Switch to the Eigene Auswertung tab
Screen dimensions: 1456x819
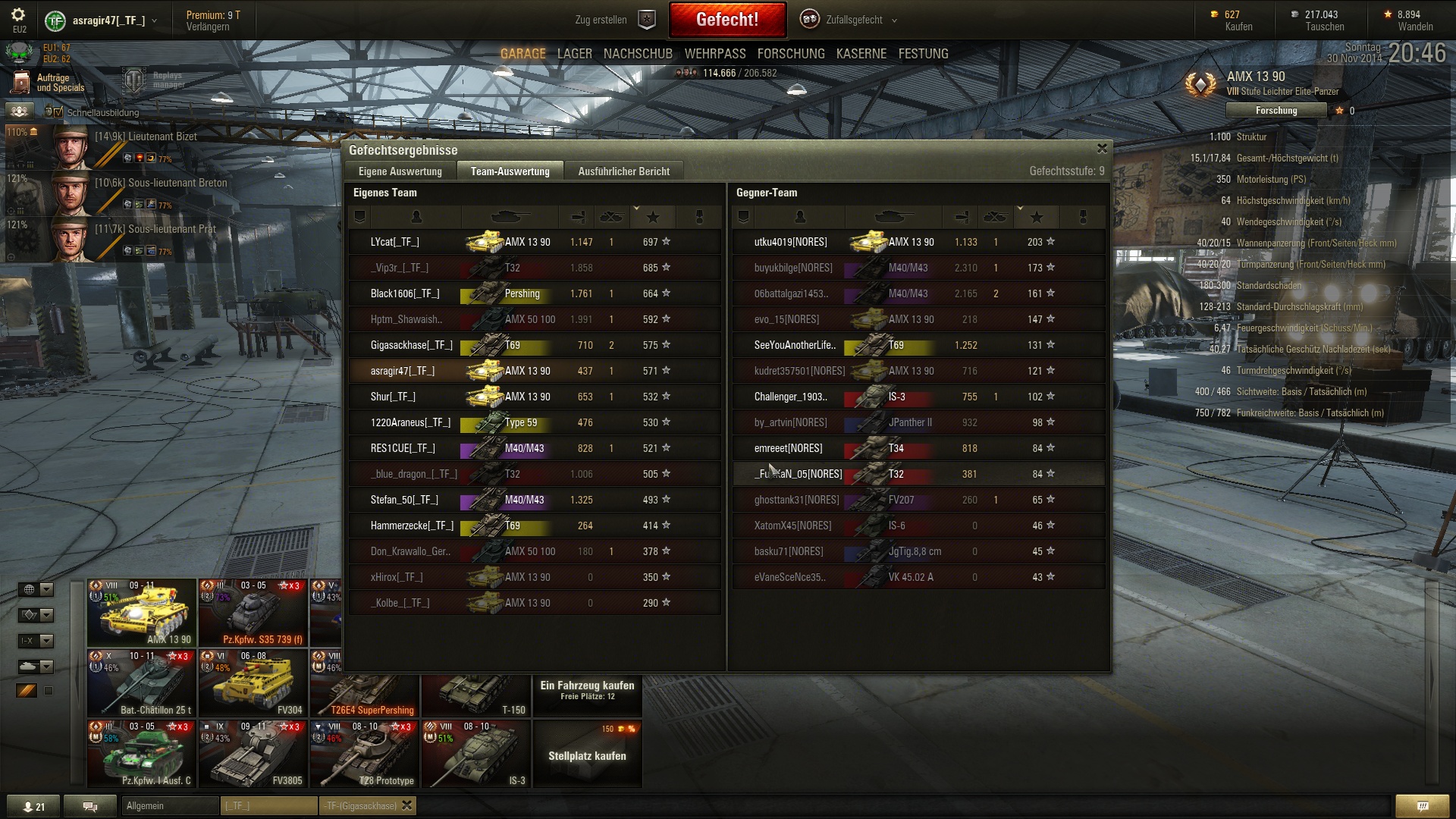400,171
